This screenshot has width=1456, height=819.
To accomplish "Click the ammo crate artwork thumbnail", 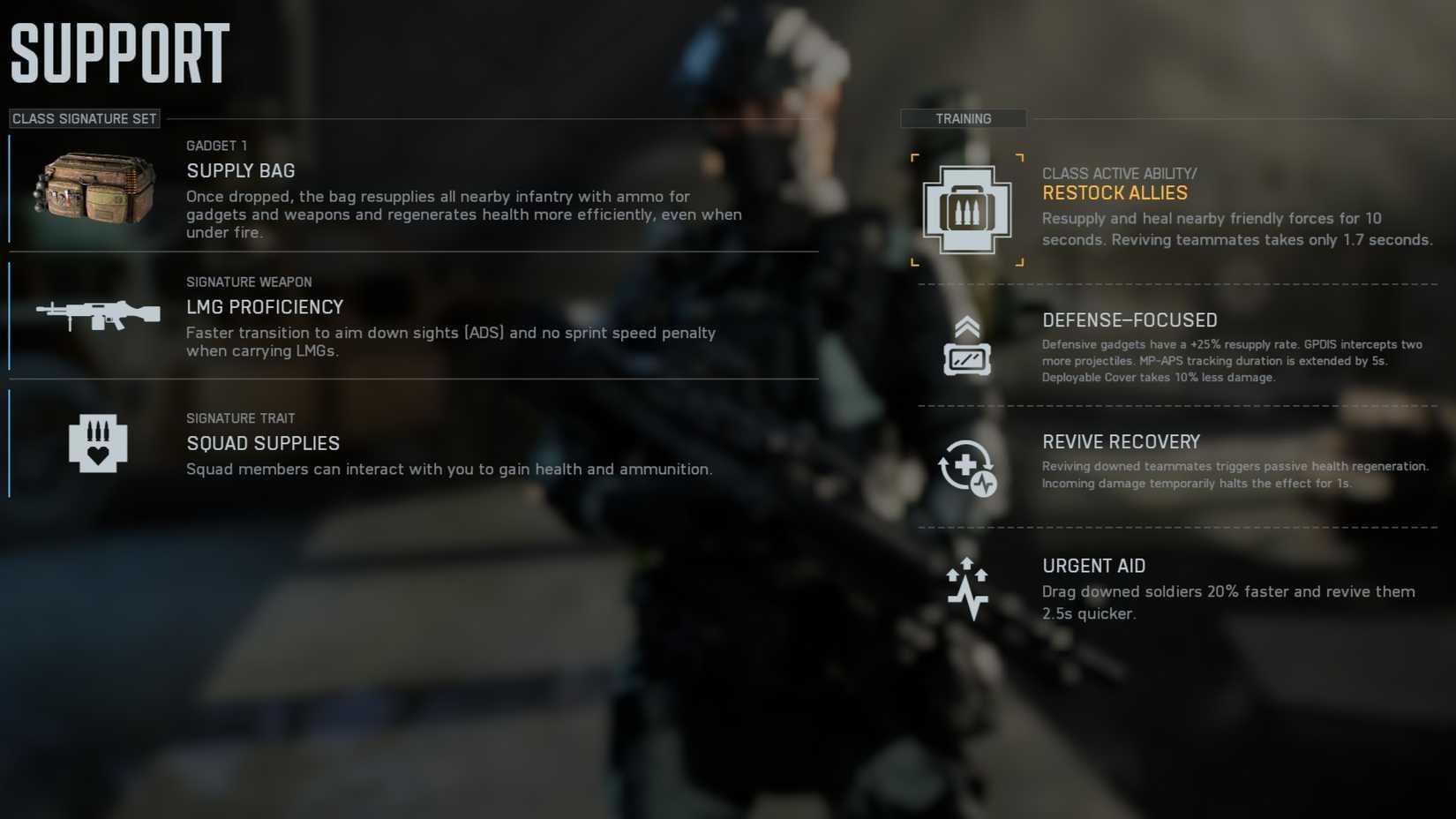I will (93, 188).
